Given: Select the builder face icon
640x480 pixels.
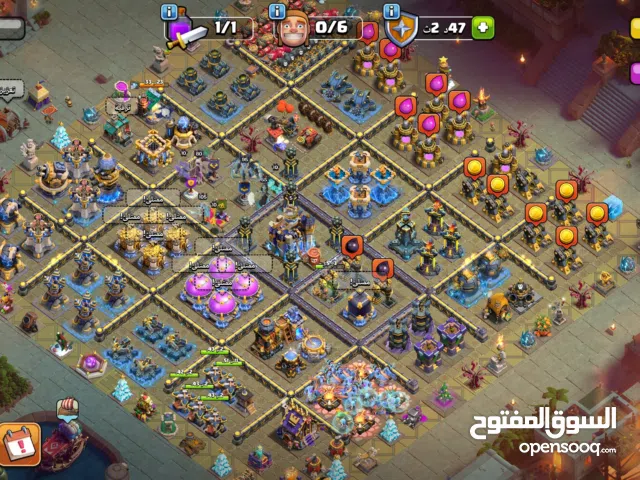Looking at the screenshot, I should (x=292, y=30).
